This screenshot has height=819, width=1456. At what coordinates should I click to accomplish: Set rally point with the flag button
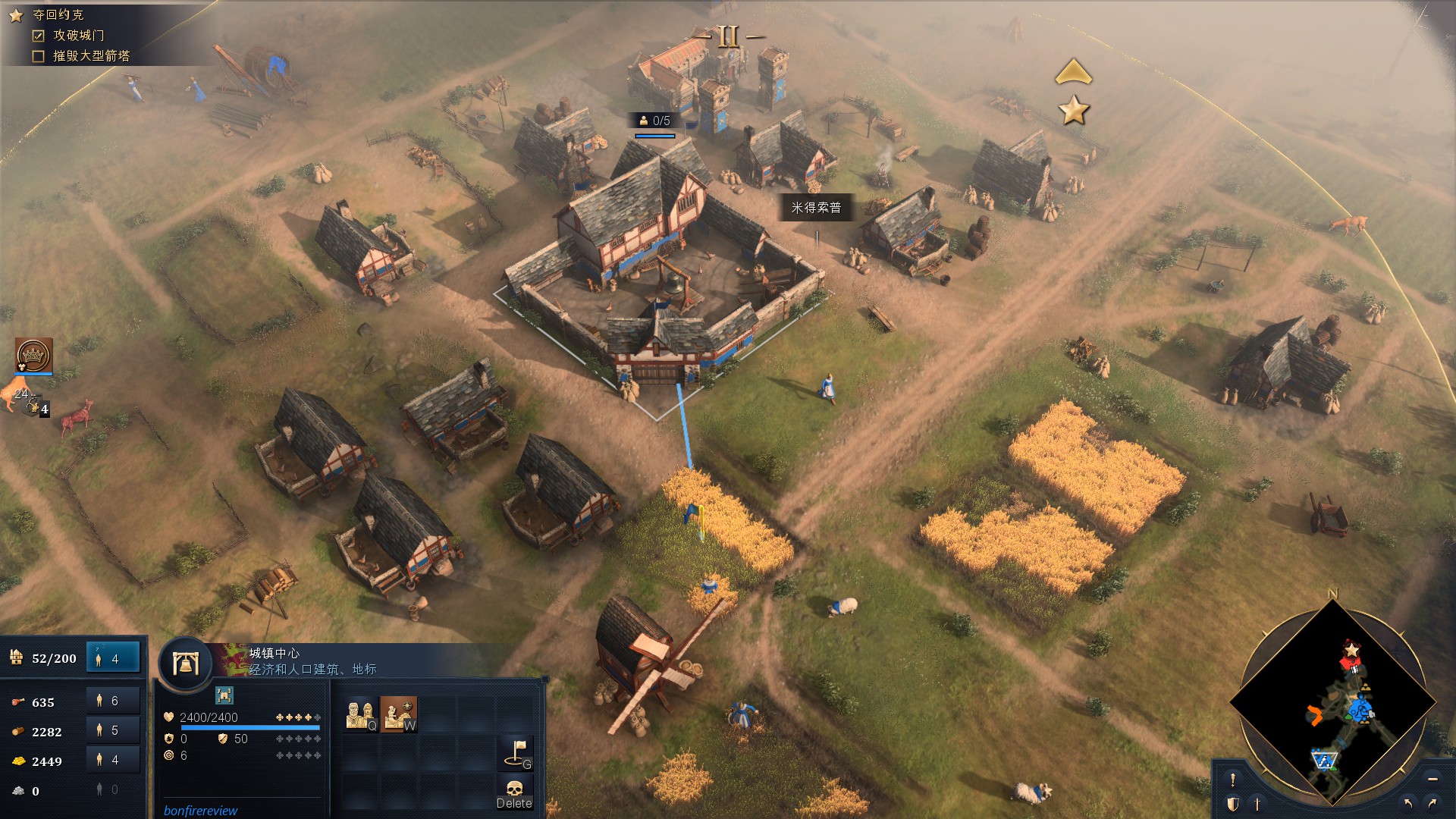[x=517, y=753]
